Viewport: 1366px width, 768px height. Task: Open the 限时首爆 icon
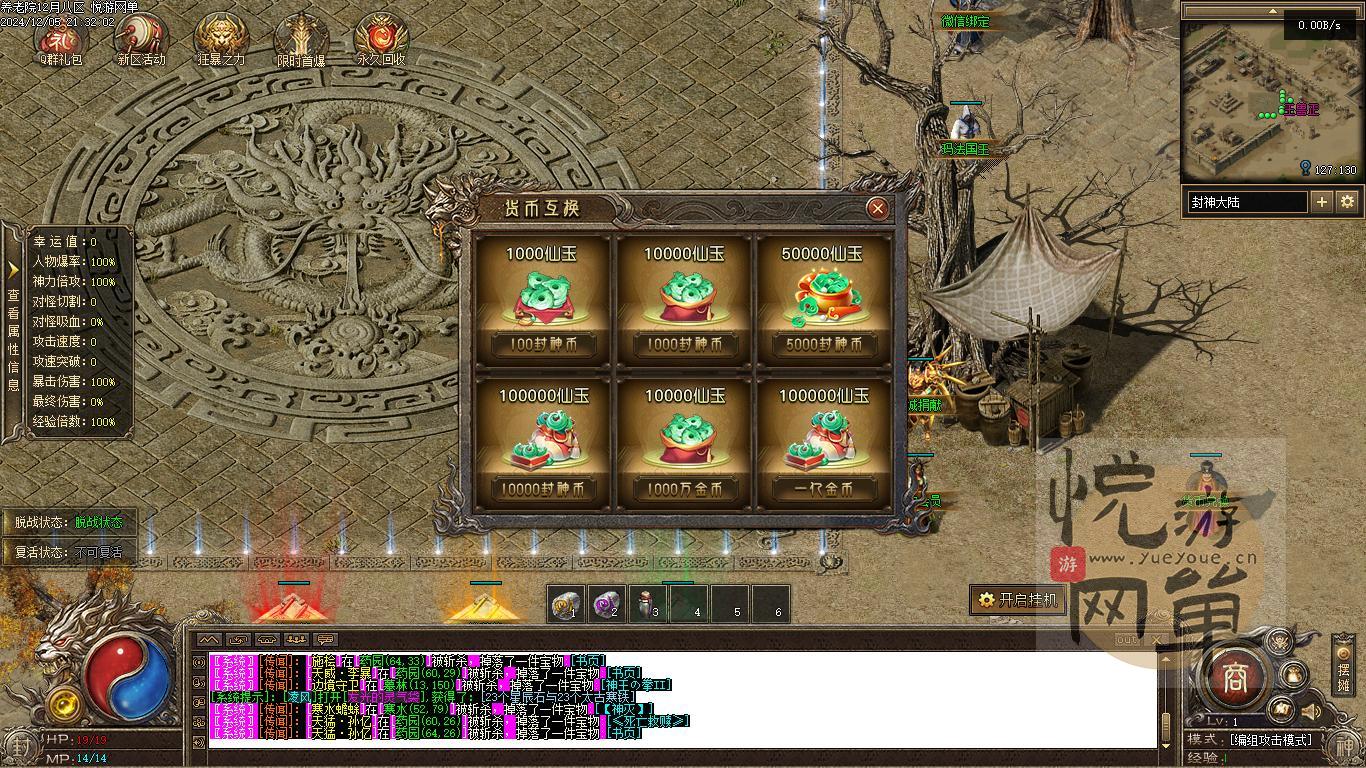coord(301,38)
